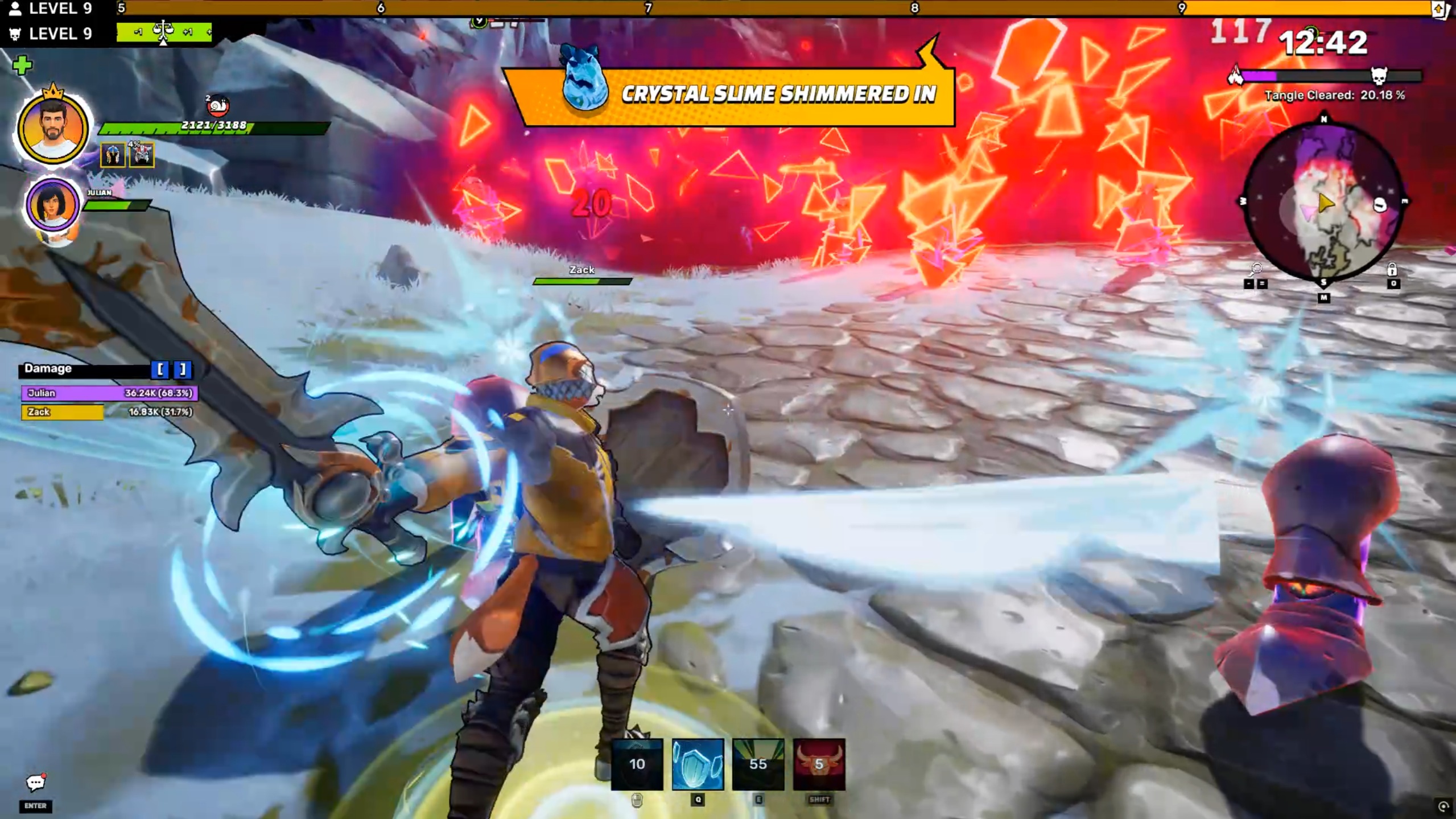Show next stat with right bracket button

pos(182,369)
